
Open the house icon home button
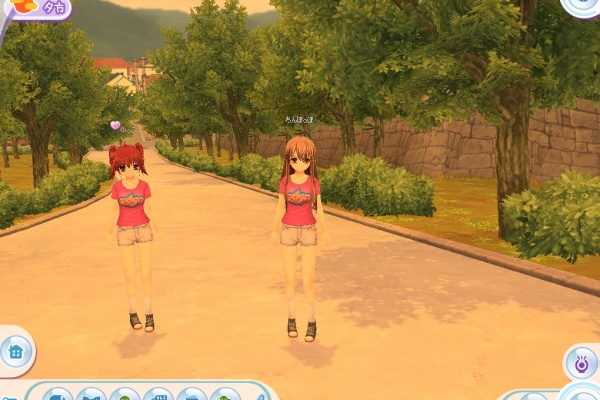(15, 351)
